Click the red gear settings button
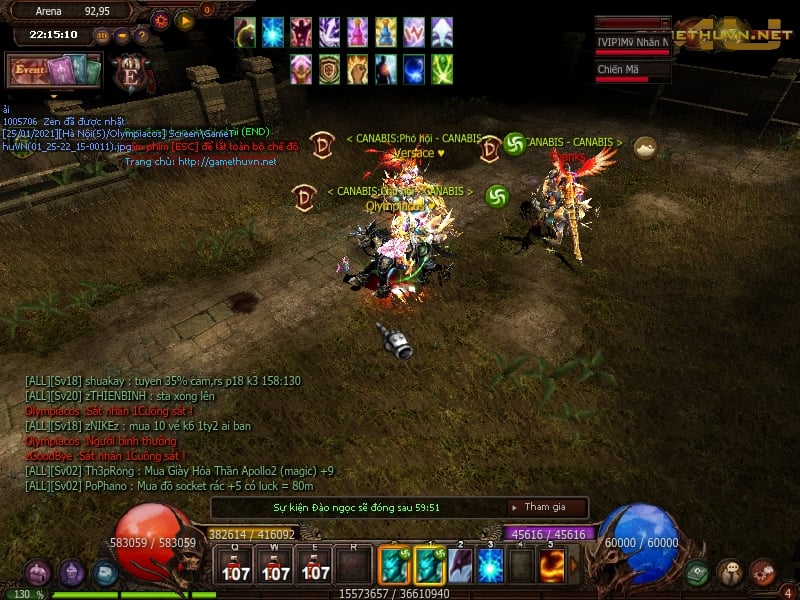Screen dimensions: 800x600 (x=161, y=20)
